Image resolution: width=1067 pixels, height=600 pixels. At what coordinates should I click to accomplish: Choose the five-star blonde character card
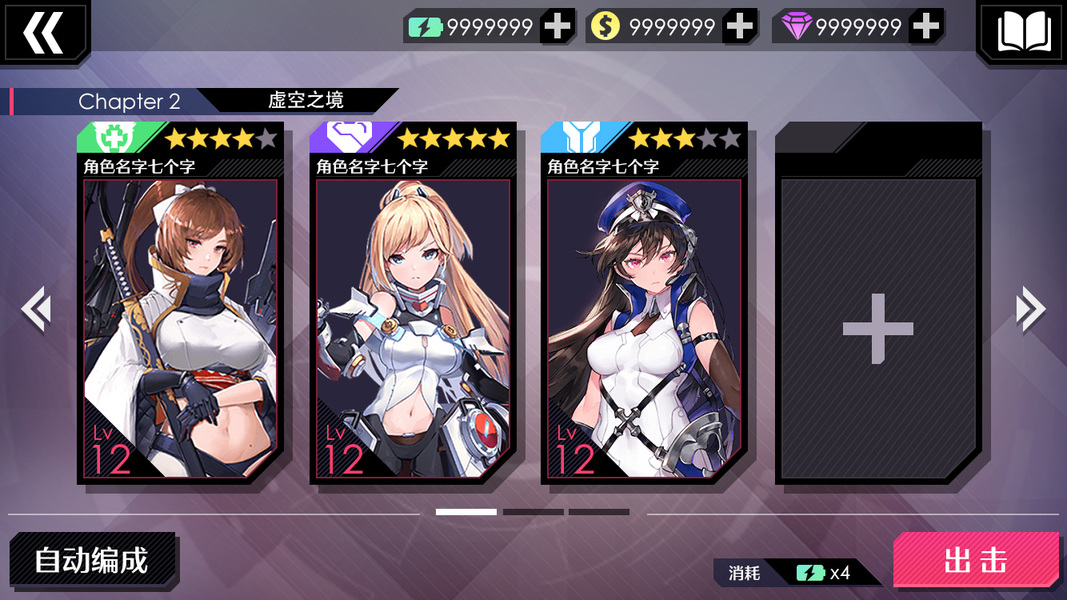412,305
